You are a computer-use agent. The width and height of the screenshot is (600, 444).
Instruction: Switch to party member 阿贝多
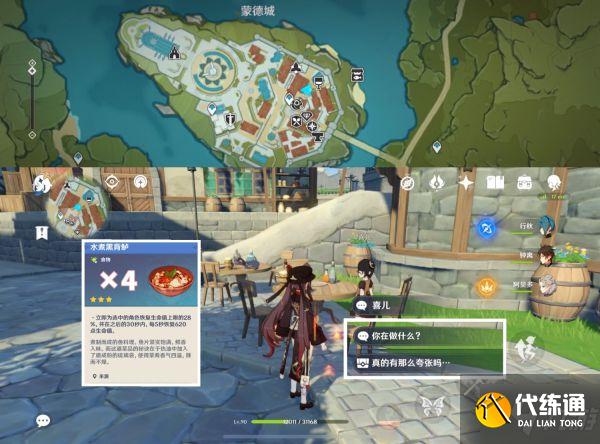pyautogui.click(x=546, y=287)
